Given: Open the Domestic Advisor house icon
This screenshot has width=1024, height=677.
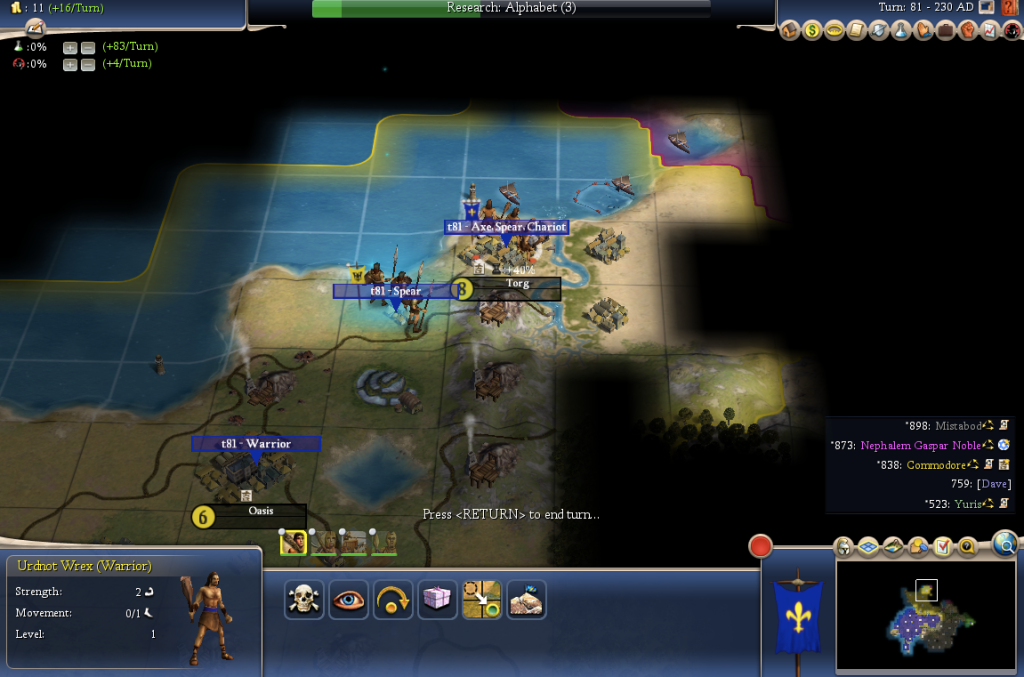Looking at the screenshot, I should click(790, 31).
